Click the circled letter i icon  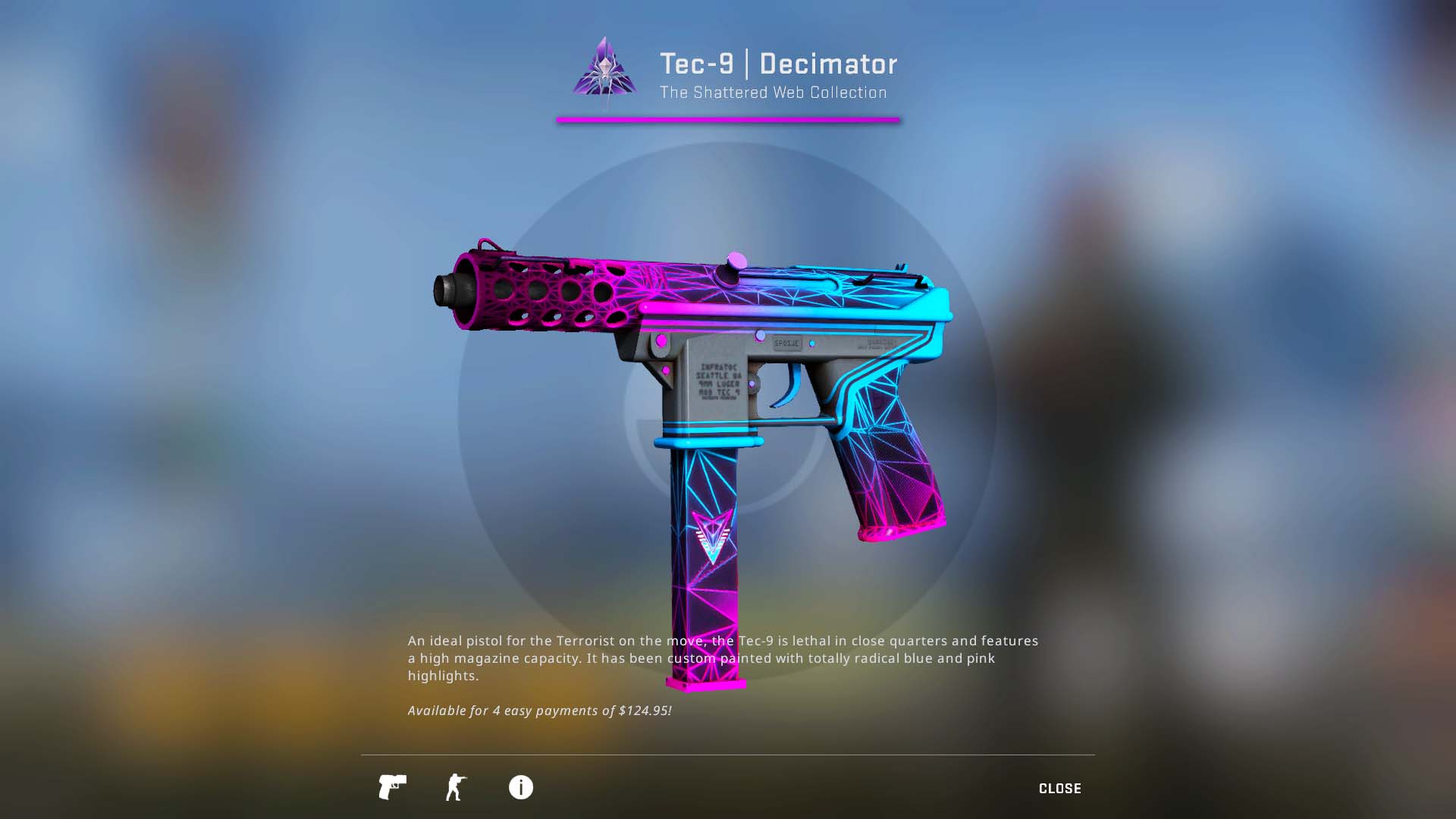(520, 788)
